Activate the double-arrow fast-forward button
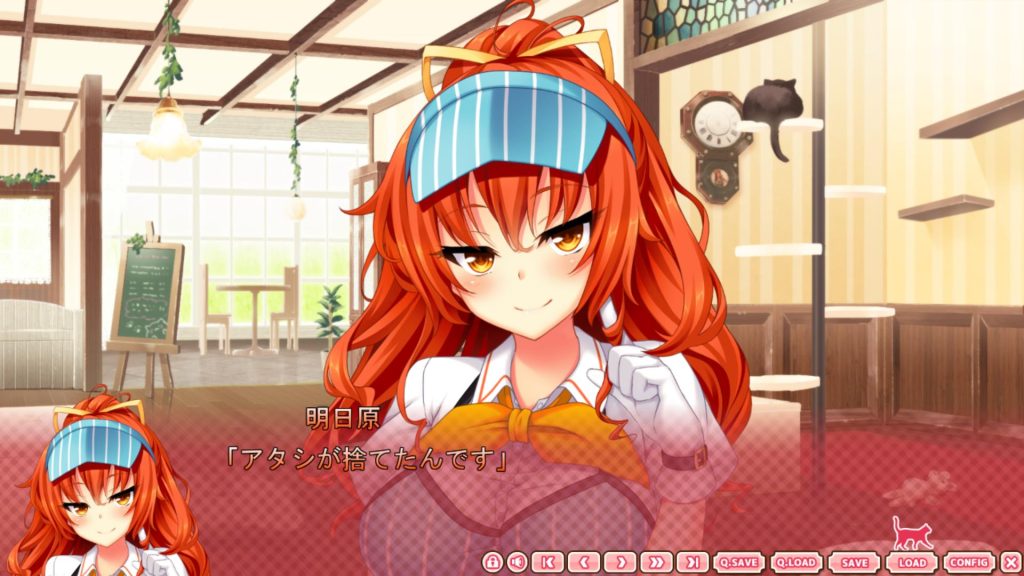The width and height of the screenshot is (1024, 576). (x=656, y=562)
